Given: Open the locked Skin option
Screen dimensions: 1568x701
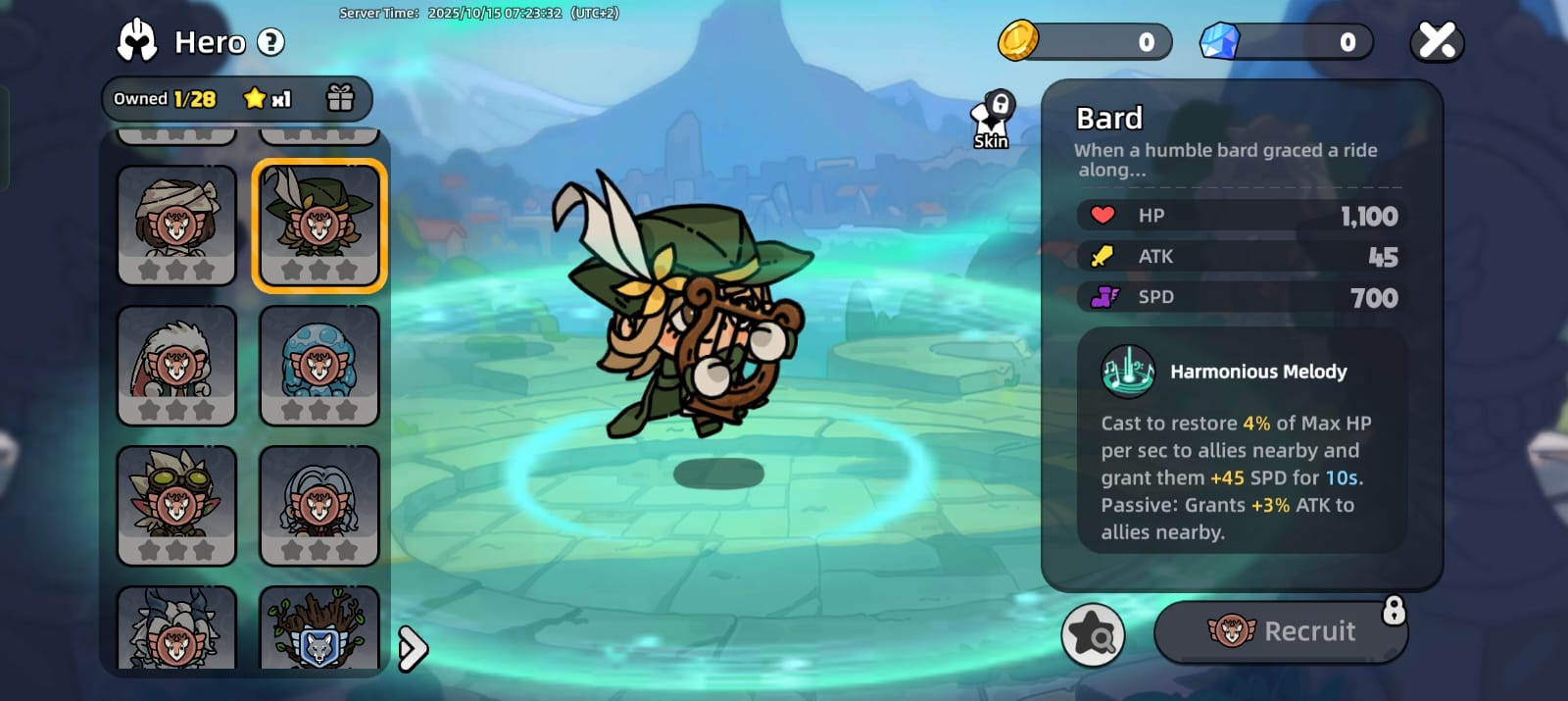Looking at the screenshot, I should coord(992,122).
